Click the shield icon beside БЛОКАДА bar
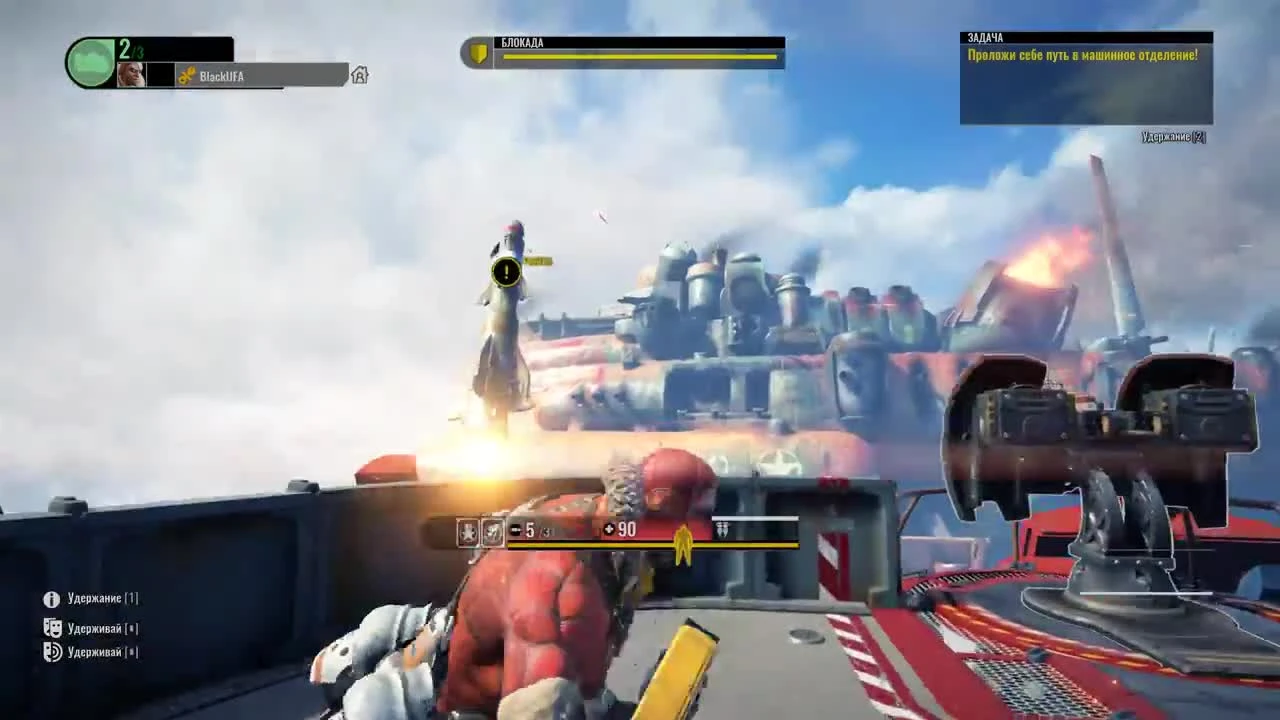Image resolution: width=1280 pixels, height=720 pixels. [x=478, y=52]
